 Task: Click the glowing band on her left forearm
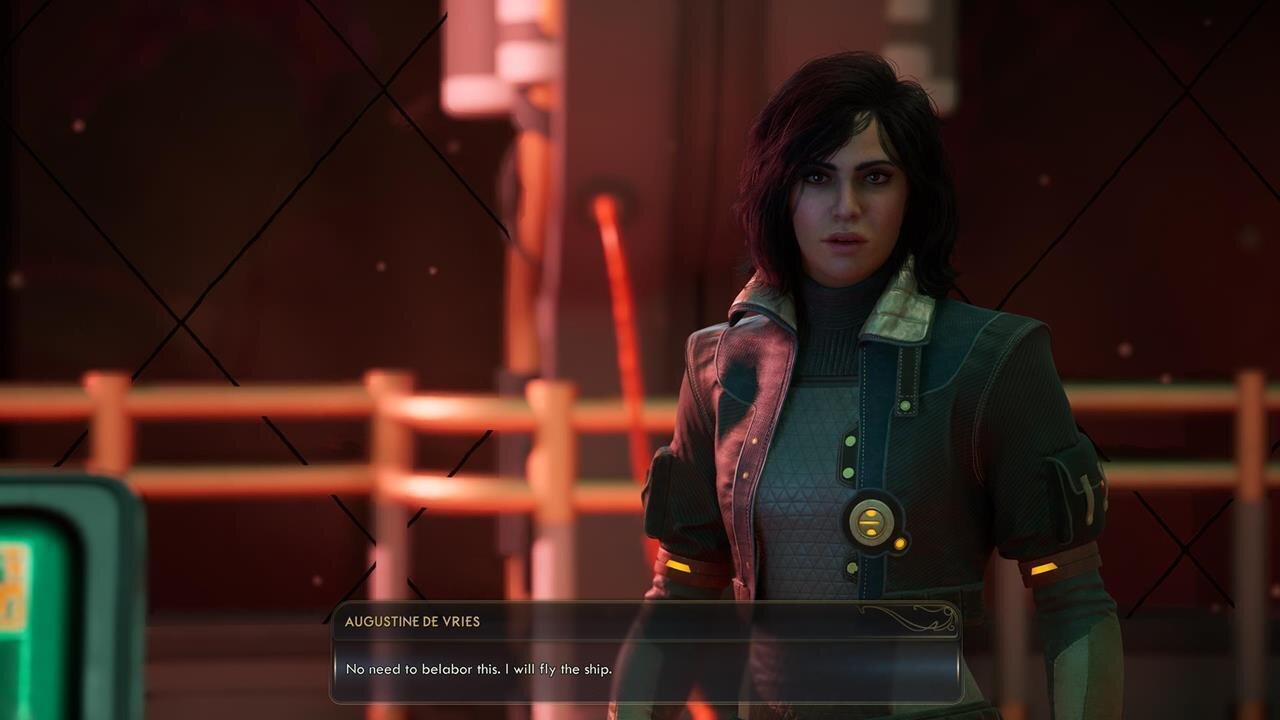1043,568
